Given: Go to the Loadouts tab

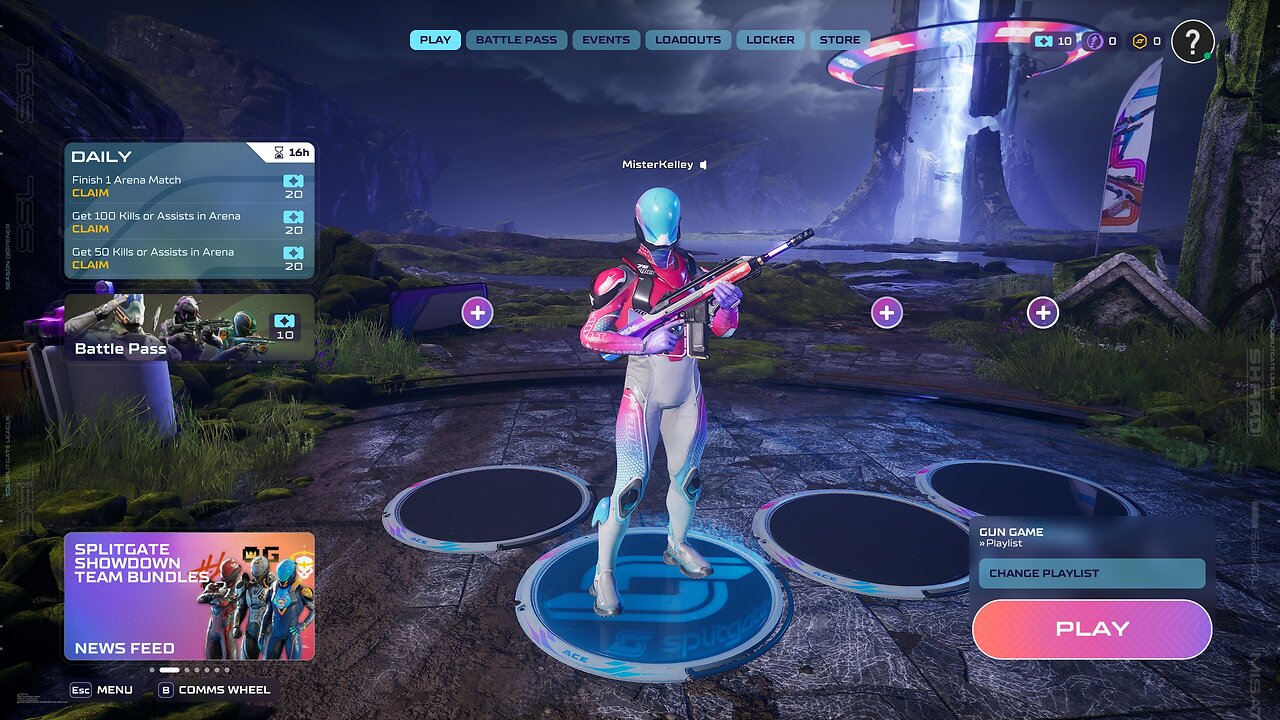Looking at the screenshot, I should [688, 40].
